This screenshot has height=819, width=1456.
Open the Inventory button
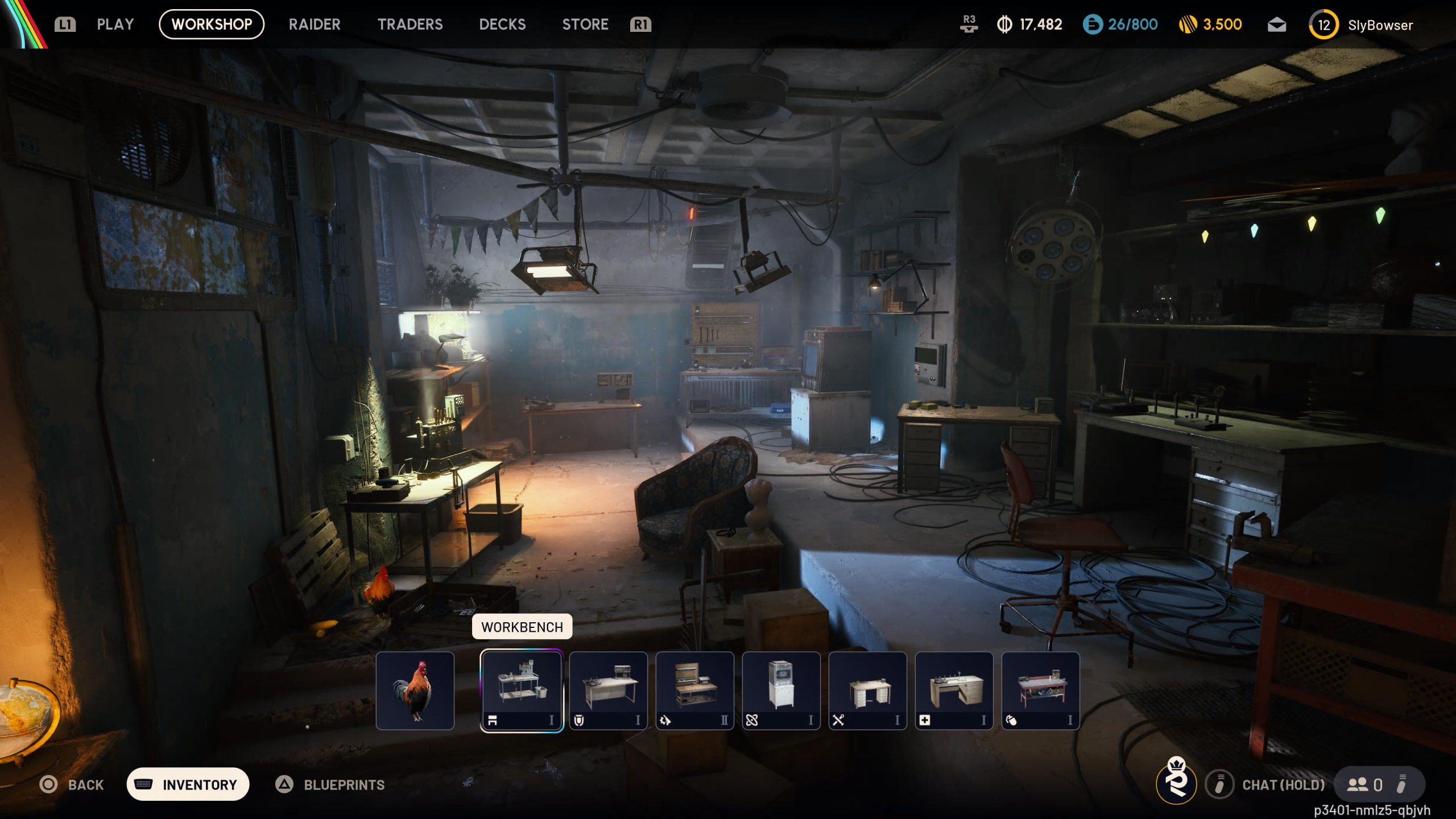click(x=188, y=784)
